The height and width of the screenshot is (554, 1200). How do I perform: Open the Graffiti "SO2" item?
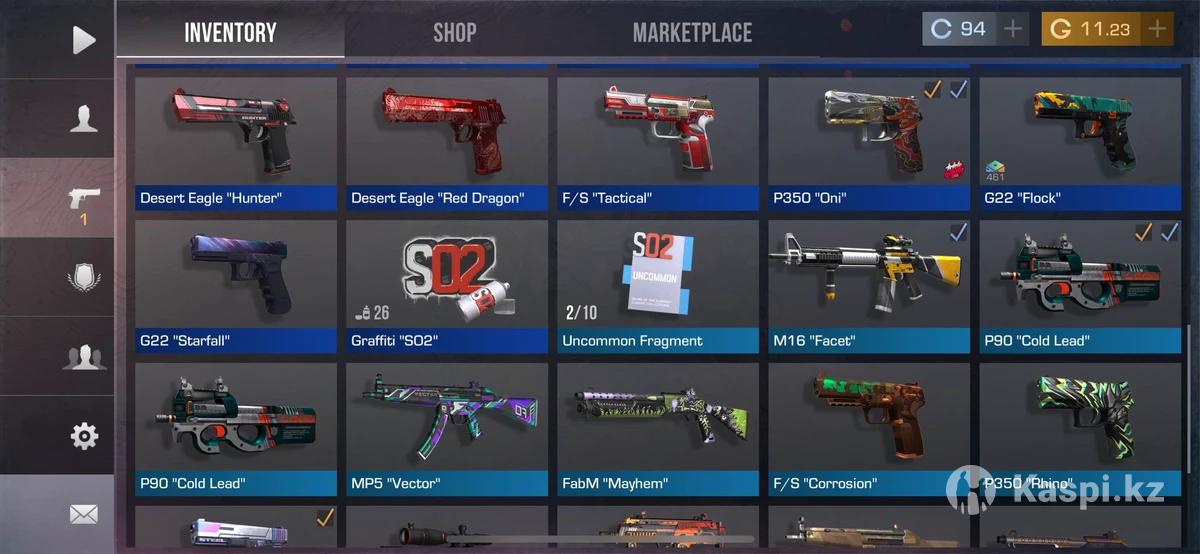(x=447, y=286)
